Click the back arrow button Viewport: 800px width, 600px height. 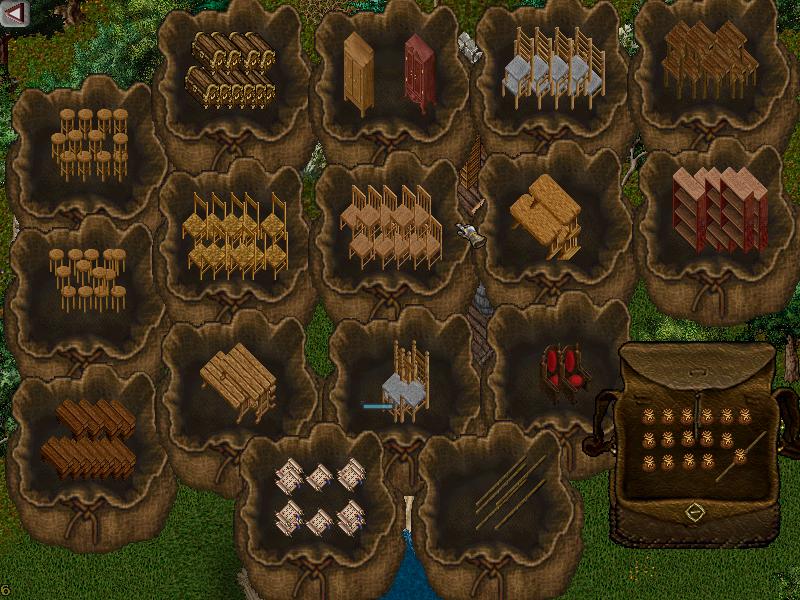point(15,13)
